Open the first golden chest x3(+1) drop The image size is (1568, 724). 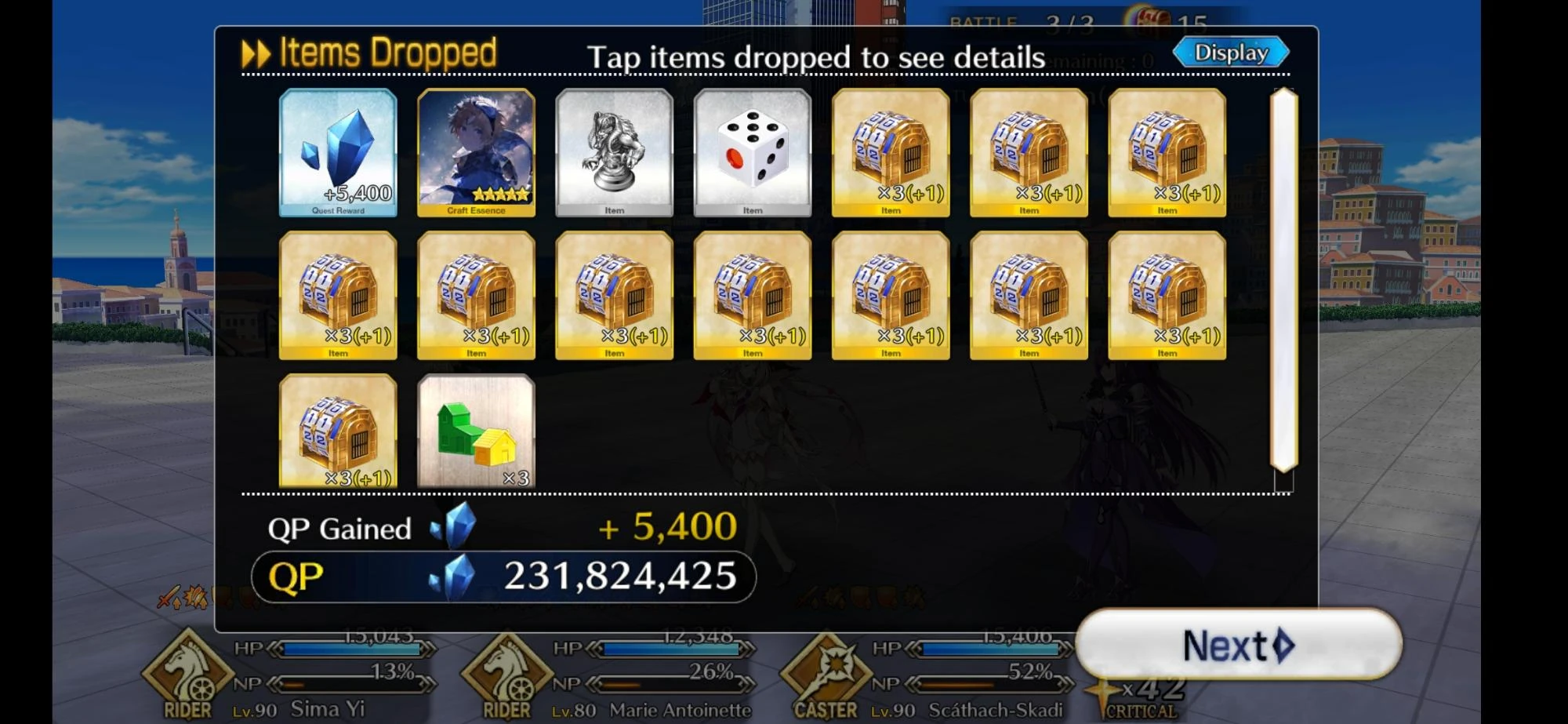point(889,151)
